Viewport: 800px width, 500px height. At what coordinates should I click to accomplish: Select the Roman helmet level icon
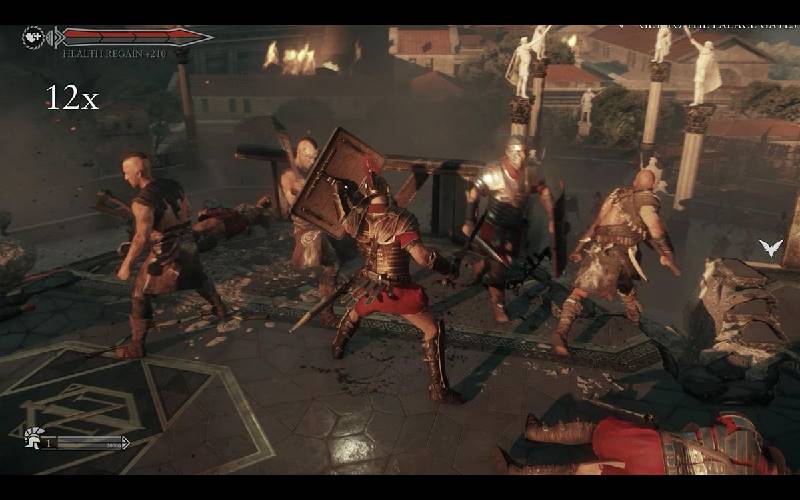[x=33, y=437]
